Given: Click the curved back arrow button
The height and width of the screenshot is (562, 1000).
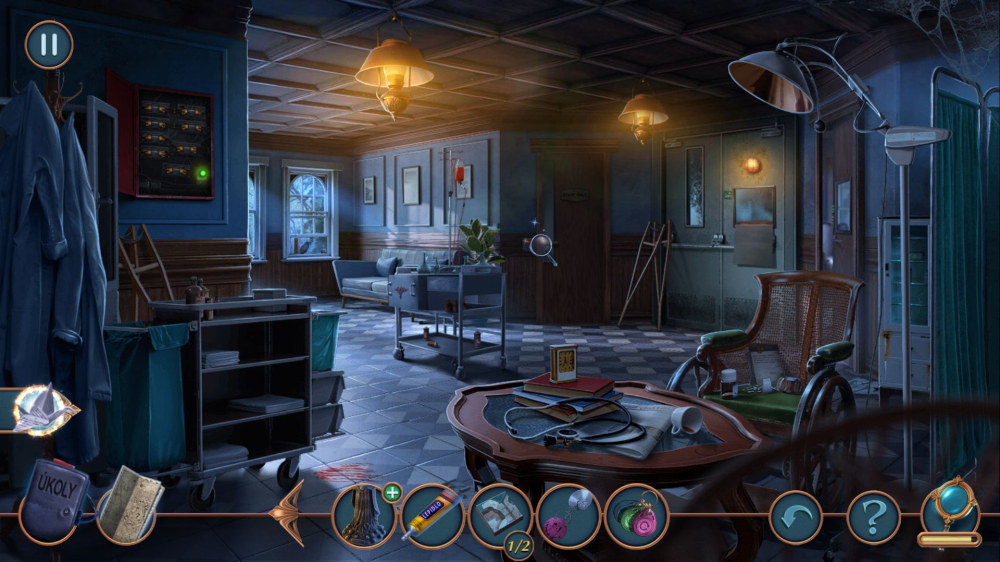Looking at the screenshot, I should [795, 518].
